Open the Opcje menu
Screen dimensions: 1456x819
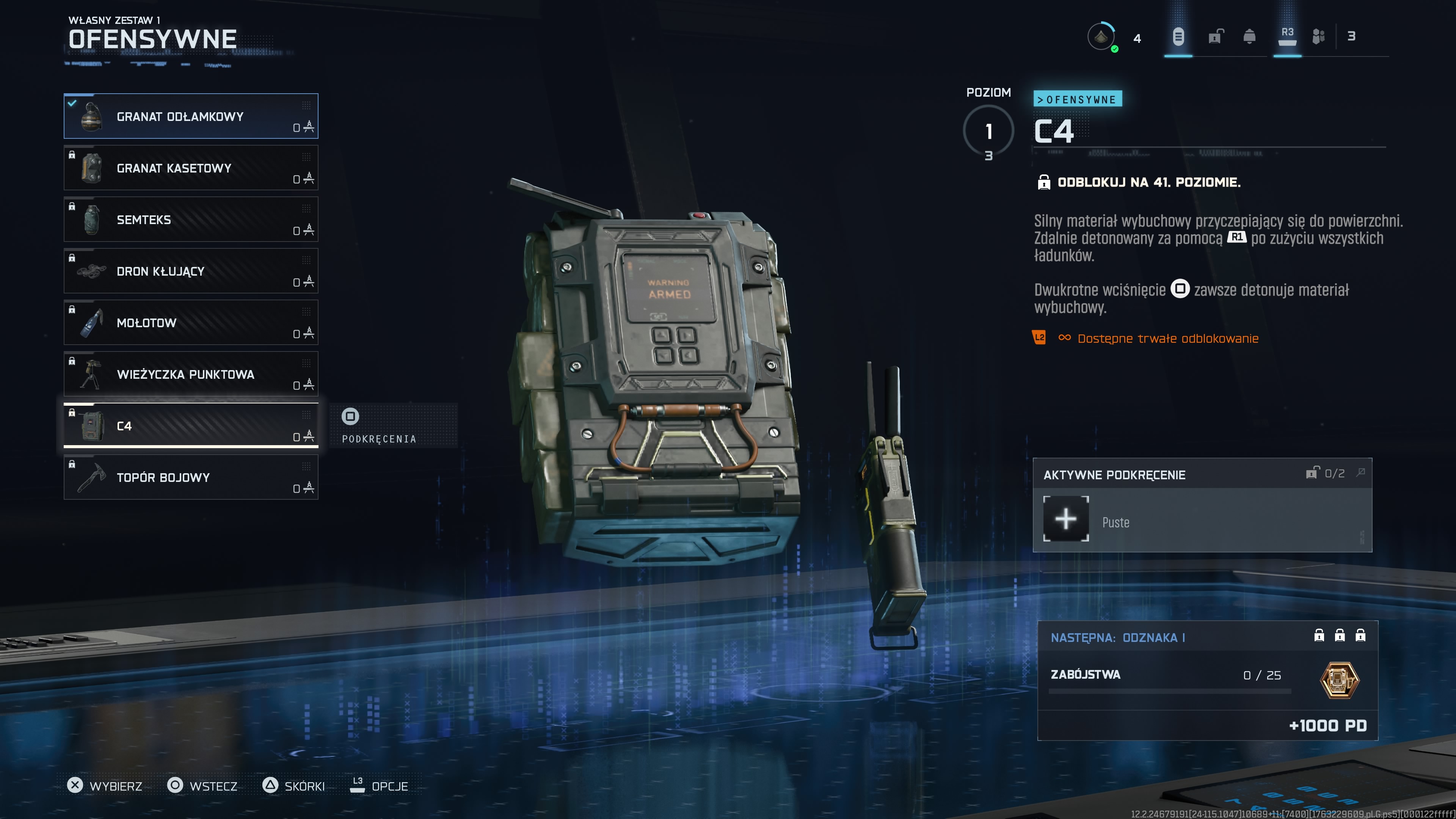tap(379, 786)
